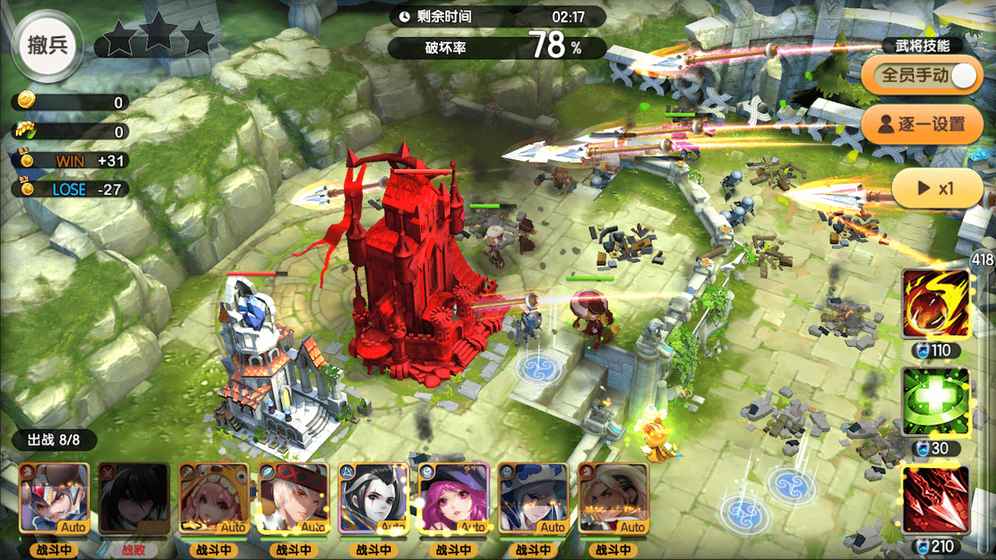Screen dimensions: 996x560
Task: Open the 逐一设置 individual settings
Action: click(921, 125)
